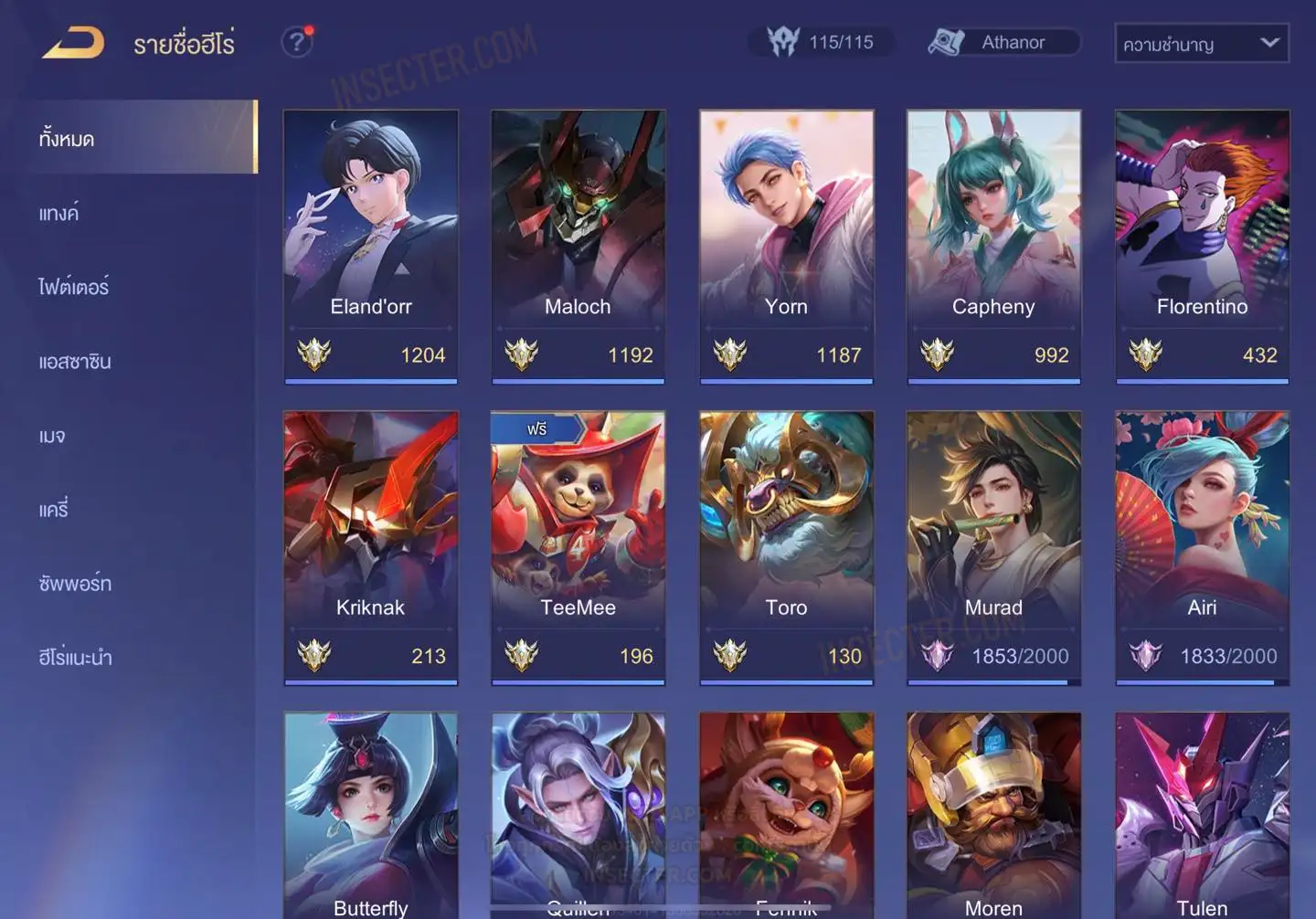Go back using the gold arrow button

[73, 43]
